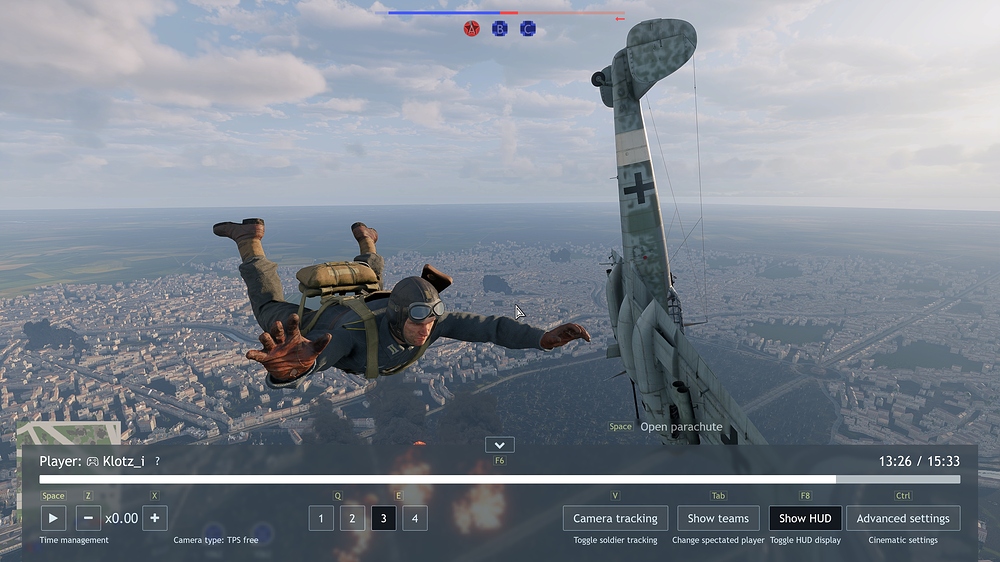Screen dimensions: 1000x562
Task: Seek on the replay timeline bar
Action: click(x=500, y=479)
